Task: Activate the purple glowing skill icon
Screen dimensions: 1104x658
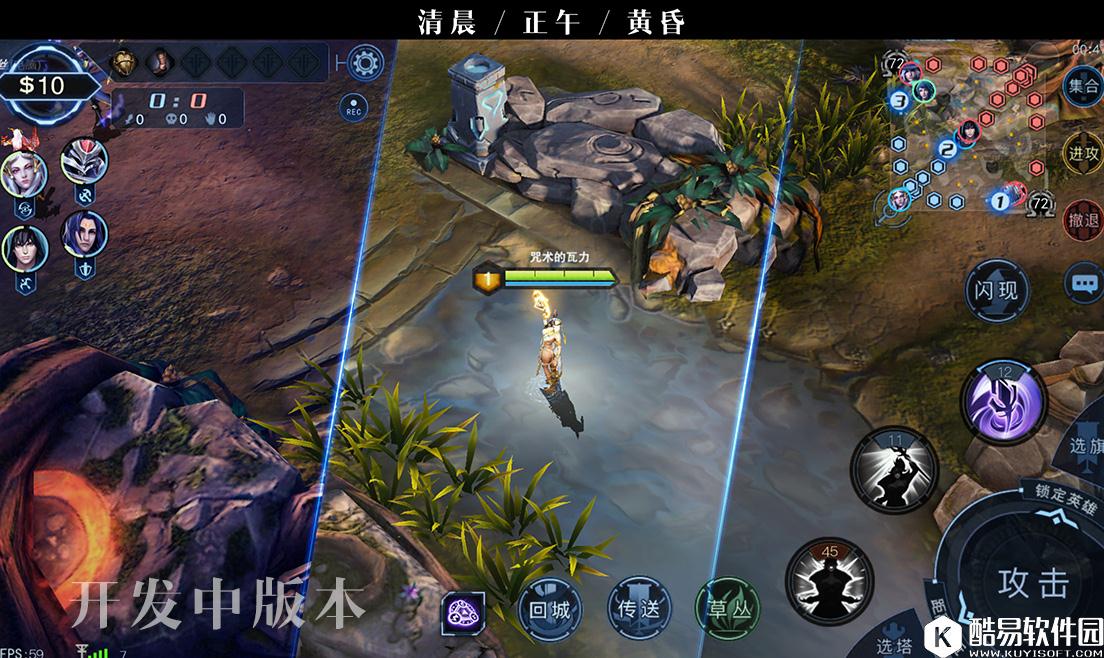Action: pos(1003,400)
